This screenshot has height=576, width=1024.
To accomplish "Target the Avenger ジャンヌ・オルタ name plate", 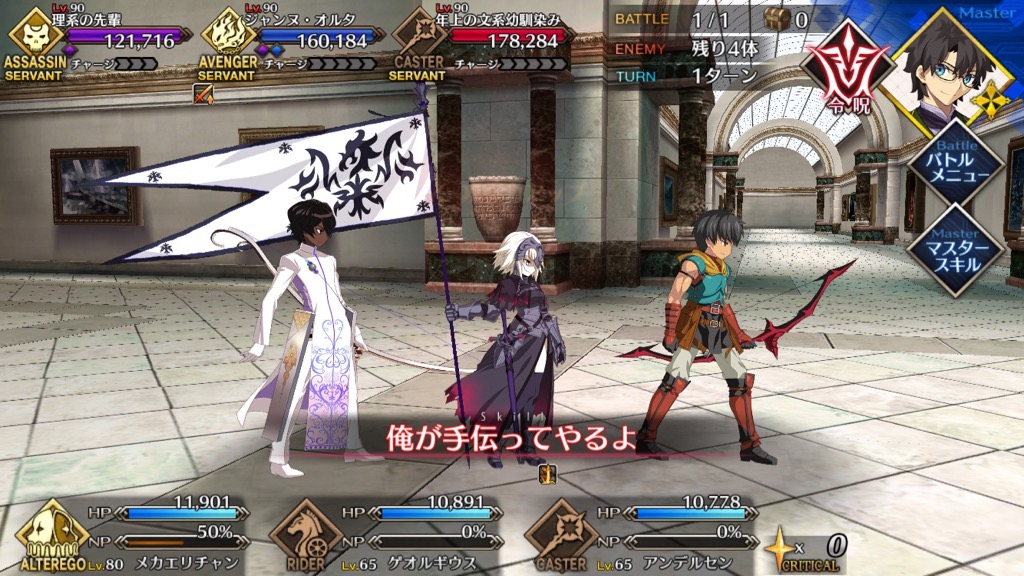I will (x=290, y=42).
